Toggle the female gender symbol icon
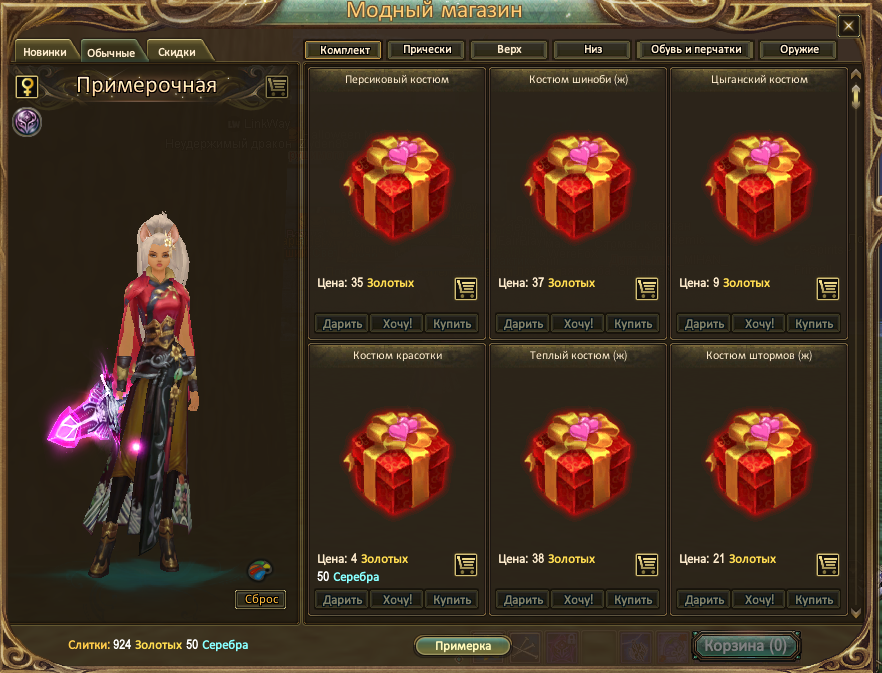Image resolution: width=882 pixels, height=673 pixels. tap(27, 86)
